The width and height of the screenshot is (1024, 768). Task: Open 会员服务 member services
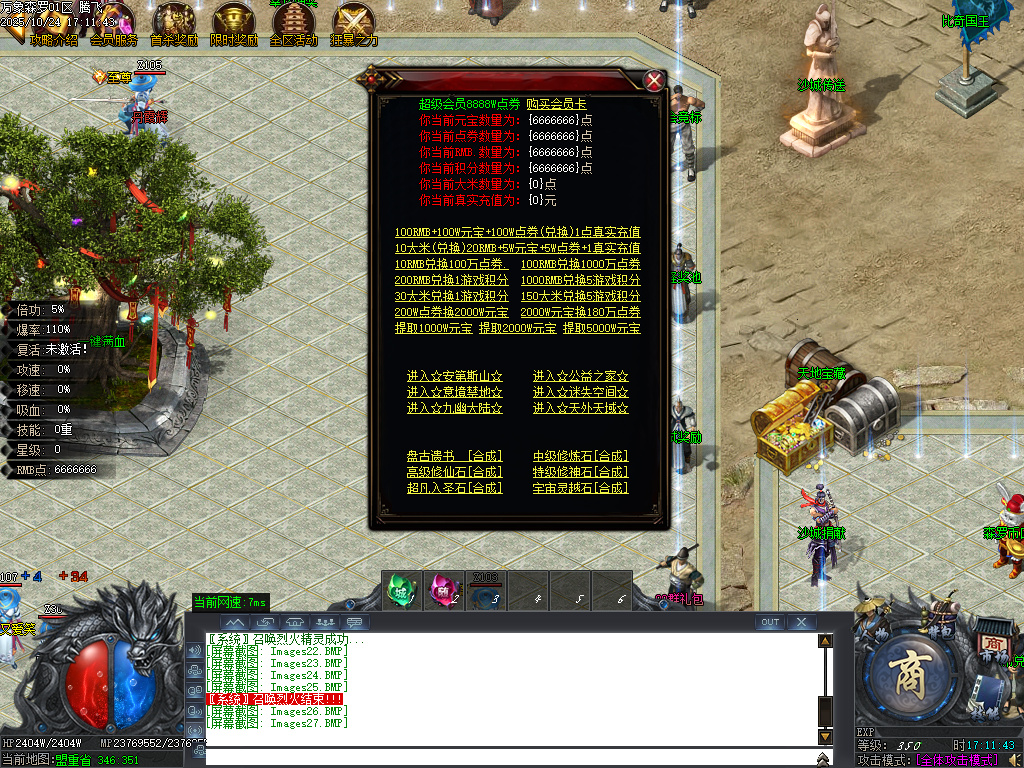tap(113, 27)
